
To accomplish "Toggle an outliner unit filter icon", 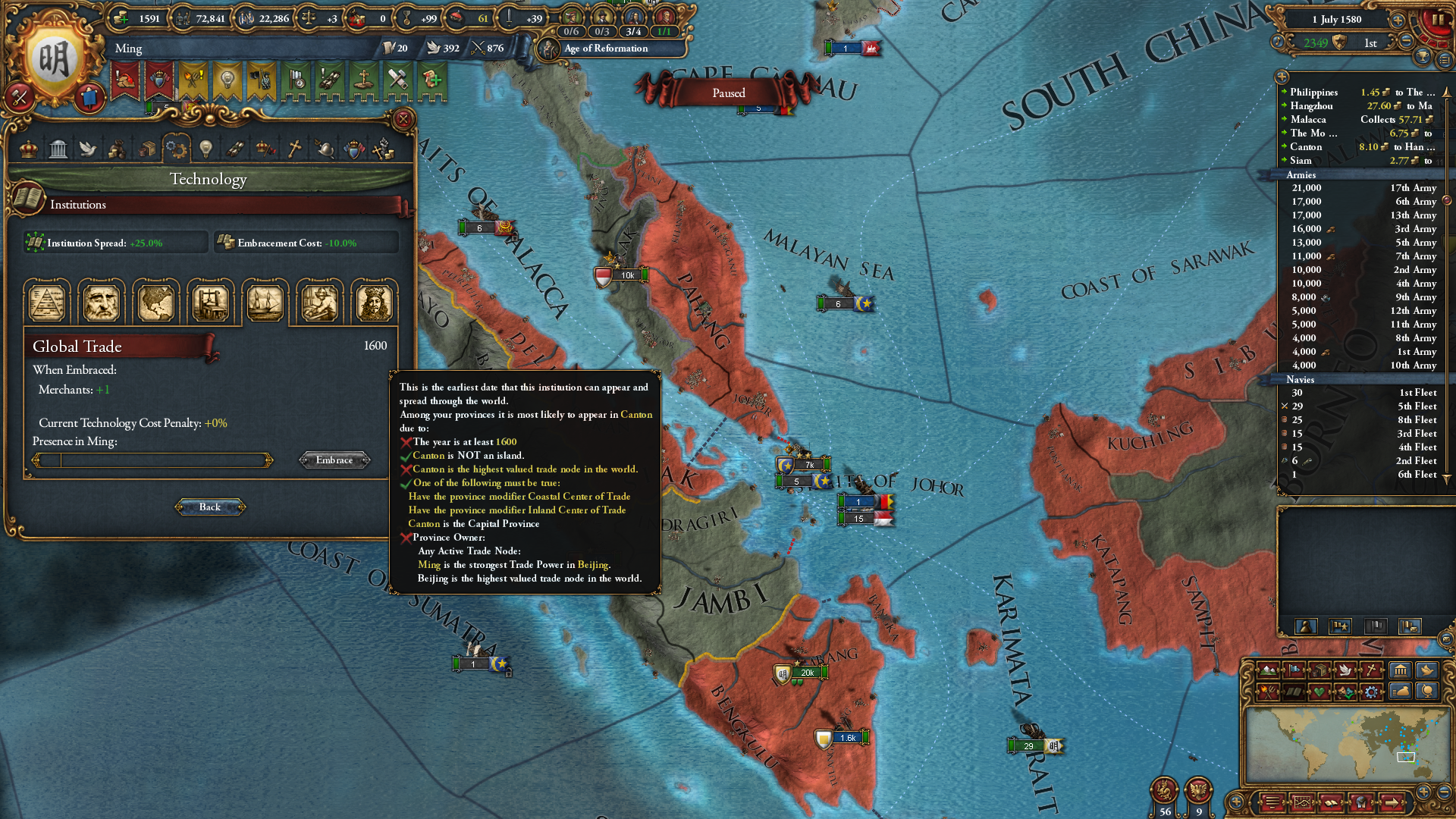I will click(1307, 626).
